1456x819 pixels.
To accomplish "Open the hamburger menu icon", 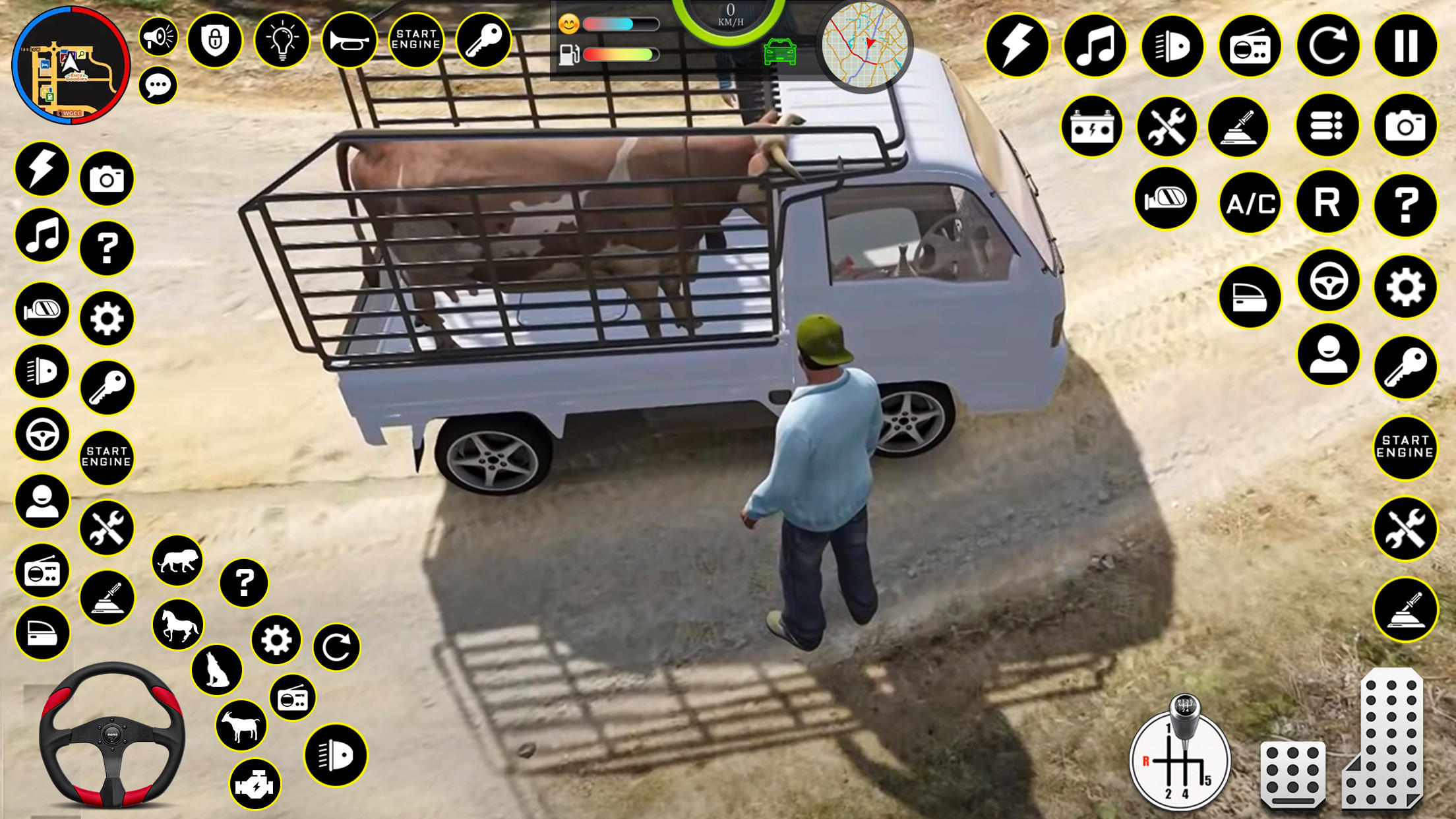I will pyautogui.click(x=1327, y=124).
